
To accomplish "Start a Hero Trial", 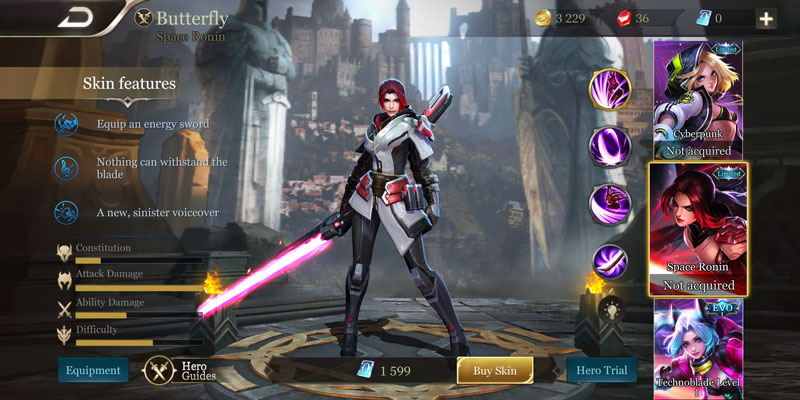I will click(x=602, y=370).
